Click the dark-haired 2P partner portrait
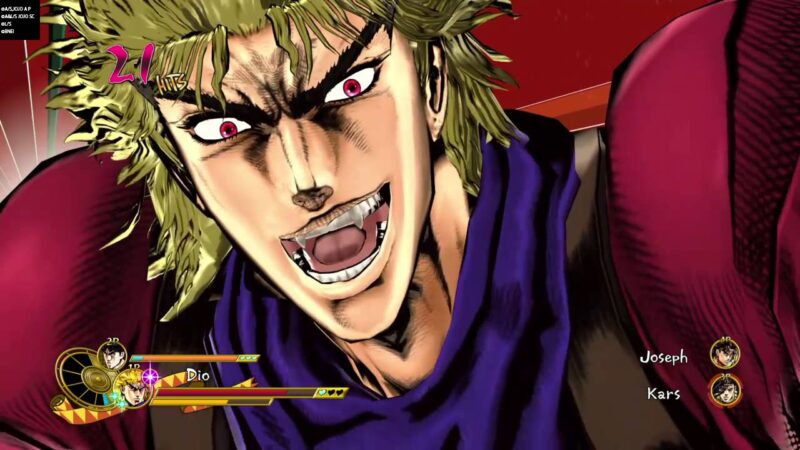 coord(110,357)
